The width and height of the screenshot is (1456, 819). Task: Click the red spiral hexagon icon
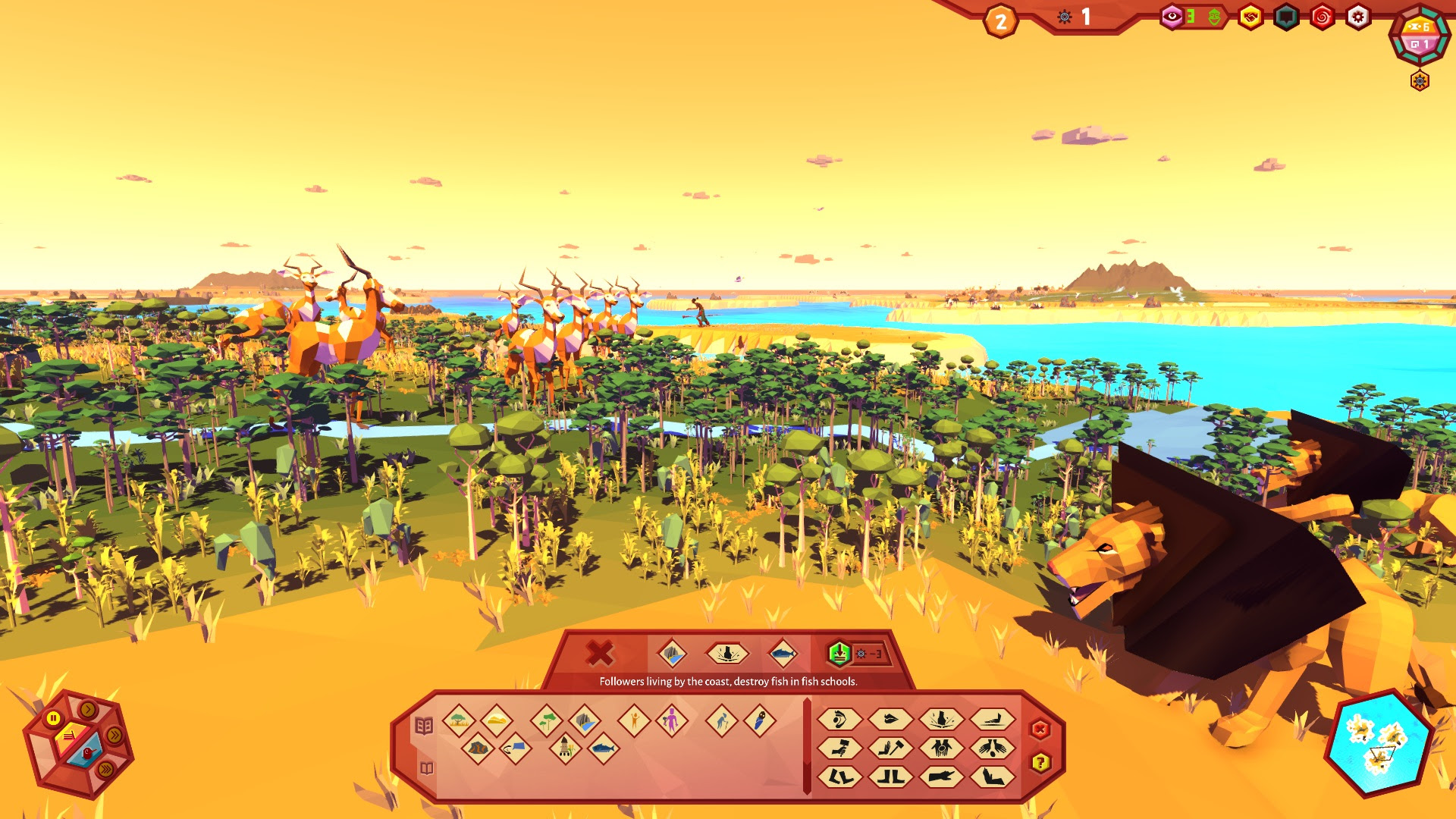(1322, 17)
